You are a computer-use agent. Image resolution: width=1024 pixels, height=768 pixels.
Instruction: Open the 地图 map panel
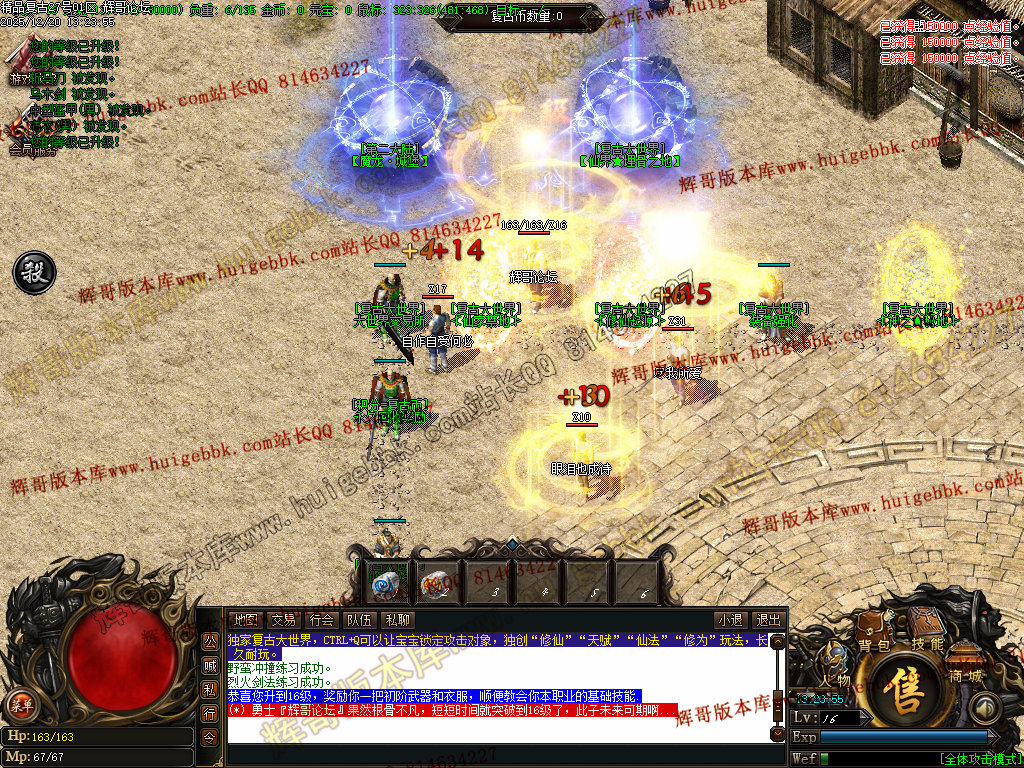point(244,620)
